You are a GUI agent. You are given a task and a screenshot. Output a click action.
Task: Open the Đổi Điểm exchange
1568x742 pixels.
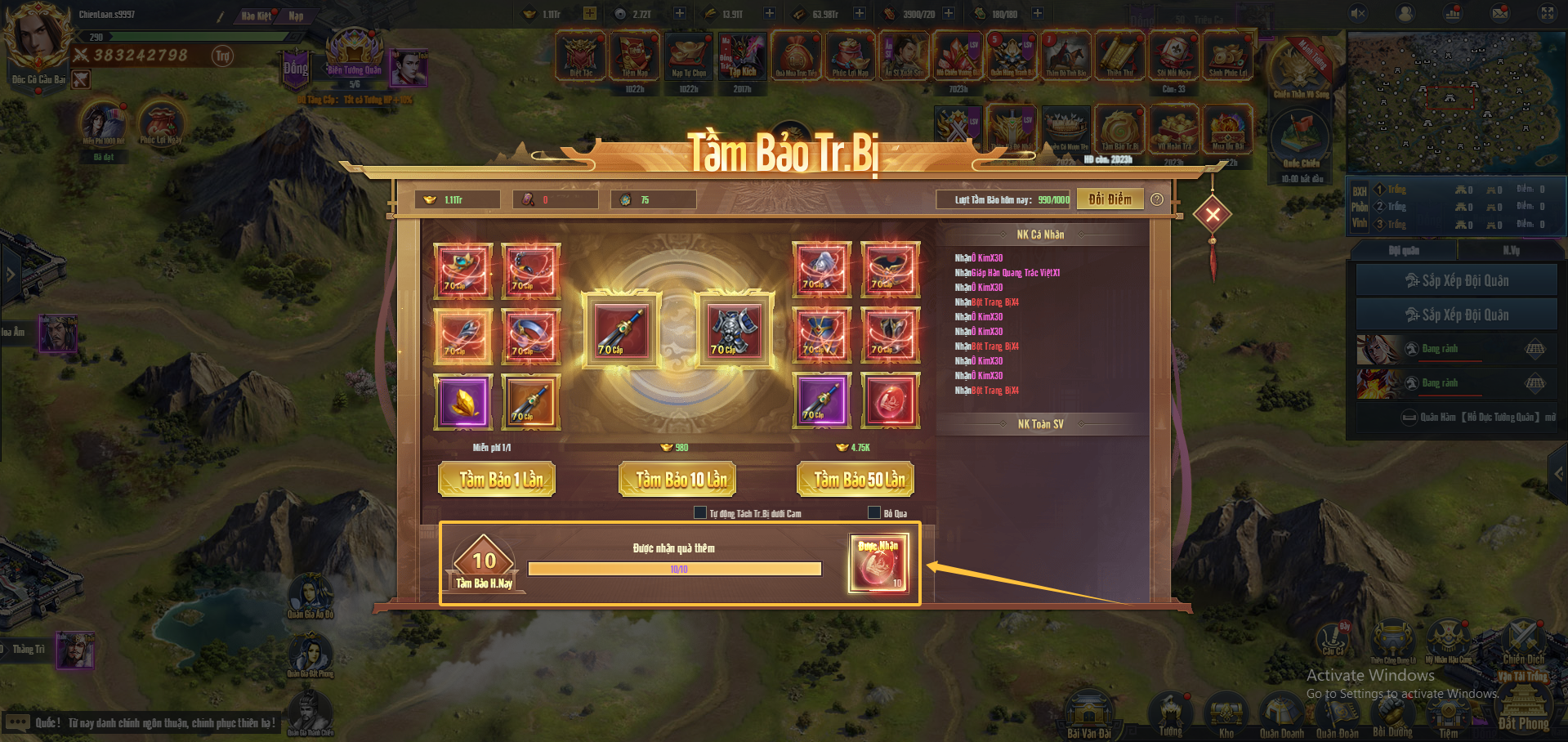coord(1110,199)
